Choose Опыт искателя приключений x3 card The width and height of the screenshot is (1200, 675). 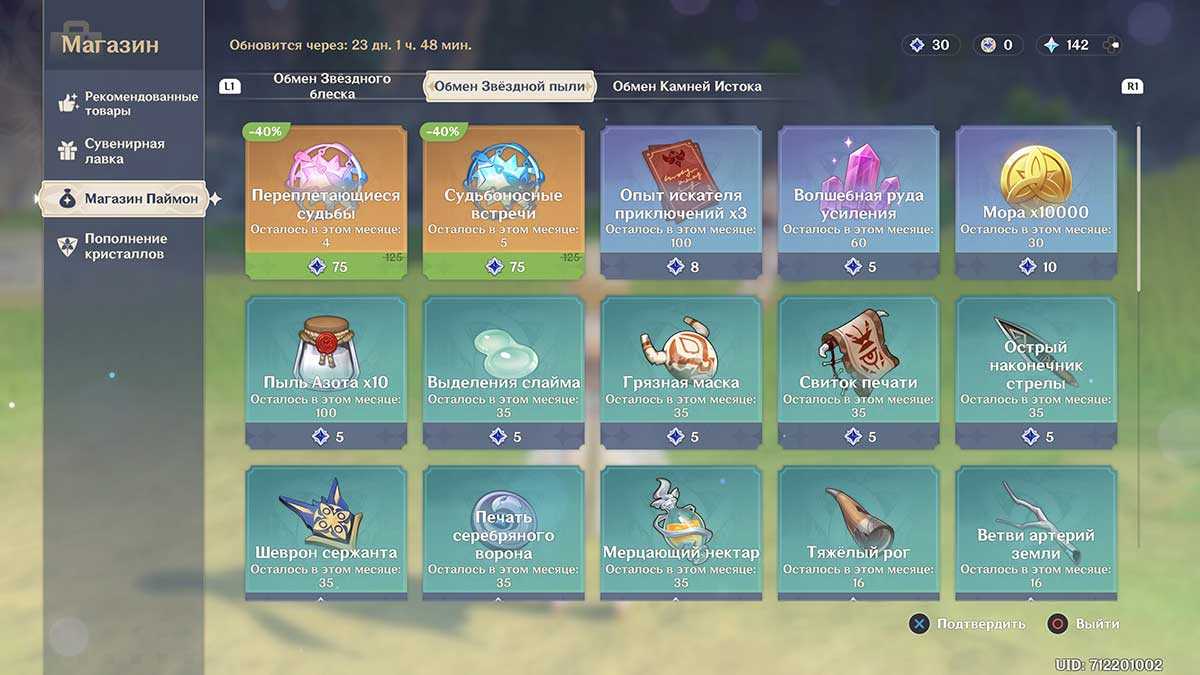click(681, 202)
